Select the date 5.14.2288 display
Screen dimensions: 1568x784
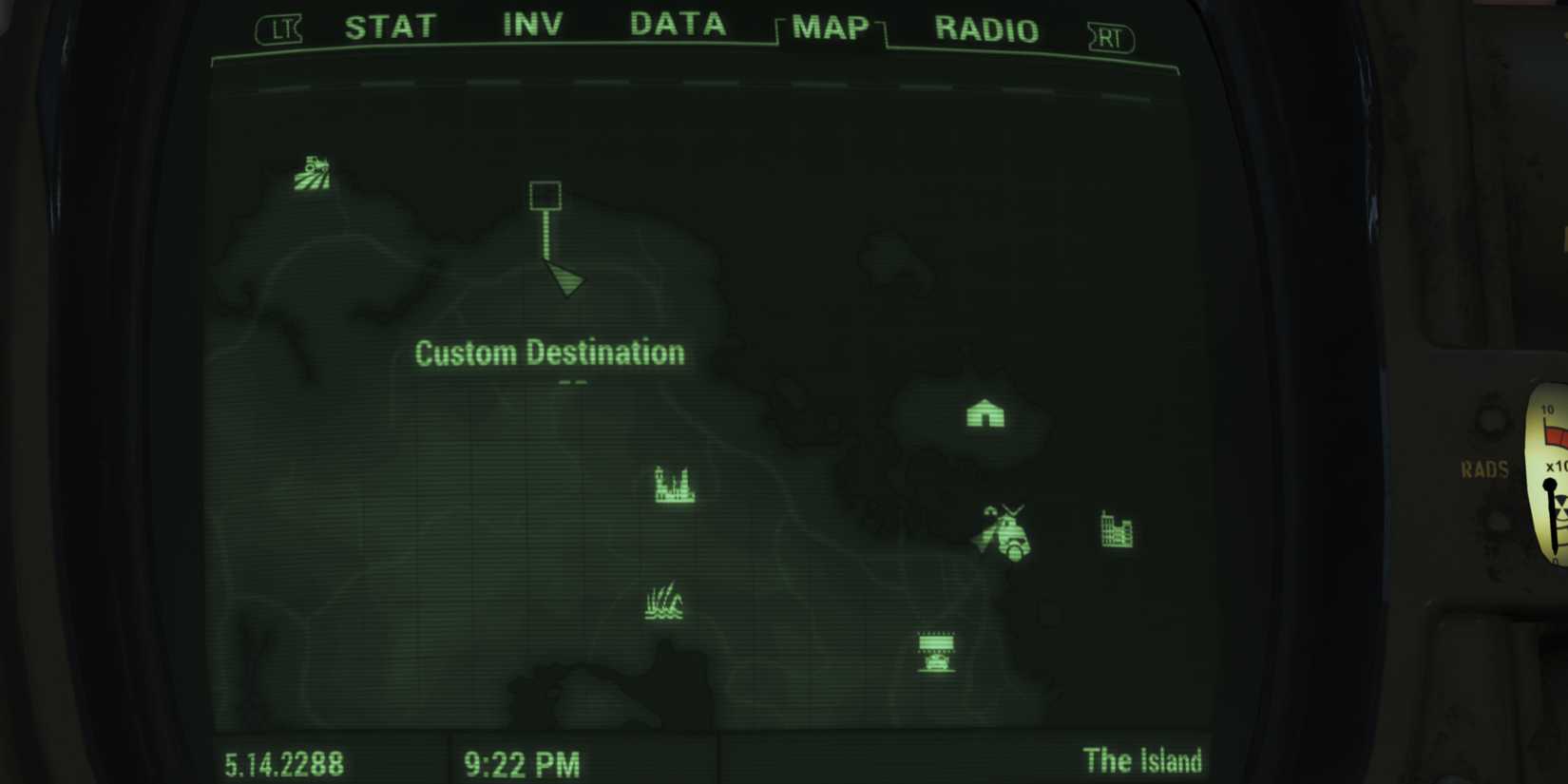point(284,763)
